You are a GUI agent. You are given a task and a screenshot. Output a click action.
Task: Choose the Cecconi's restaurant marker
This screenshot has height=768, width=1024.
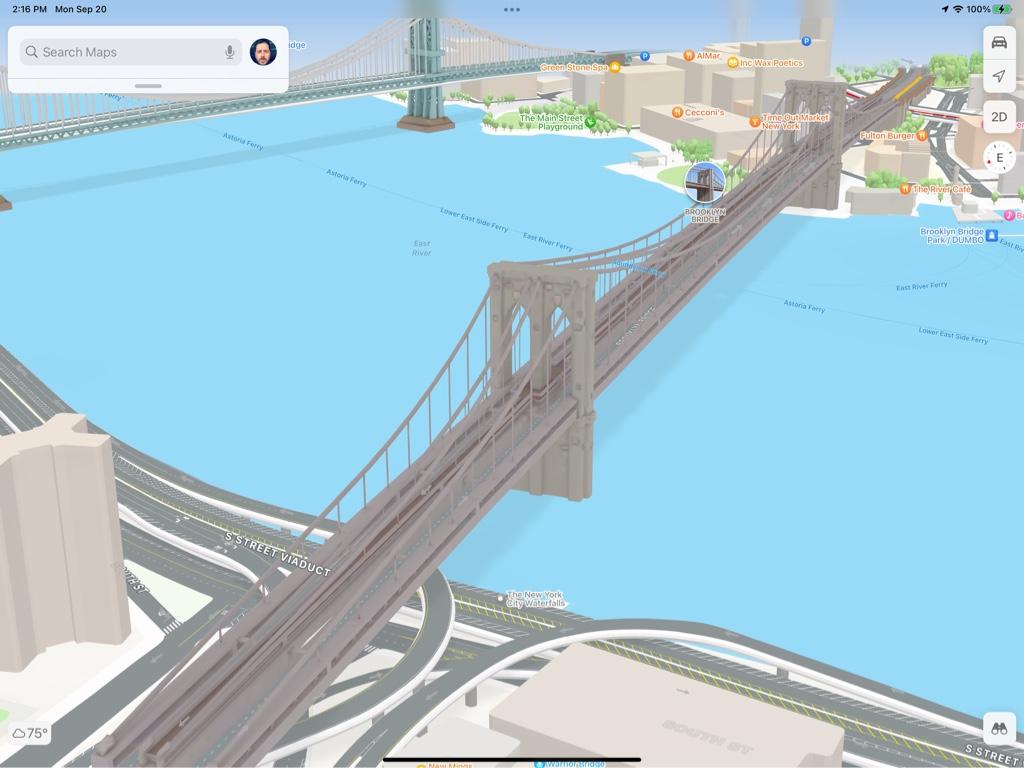pyautogui.click(x=677, y=112)
